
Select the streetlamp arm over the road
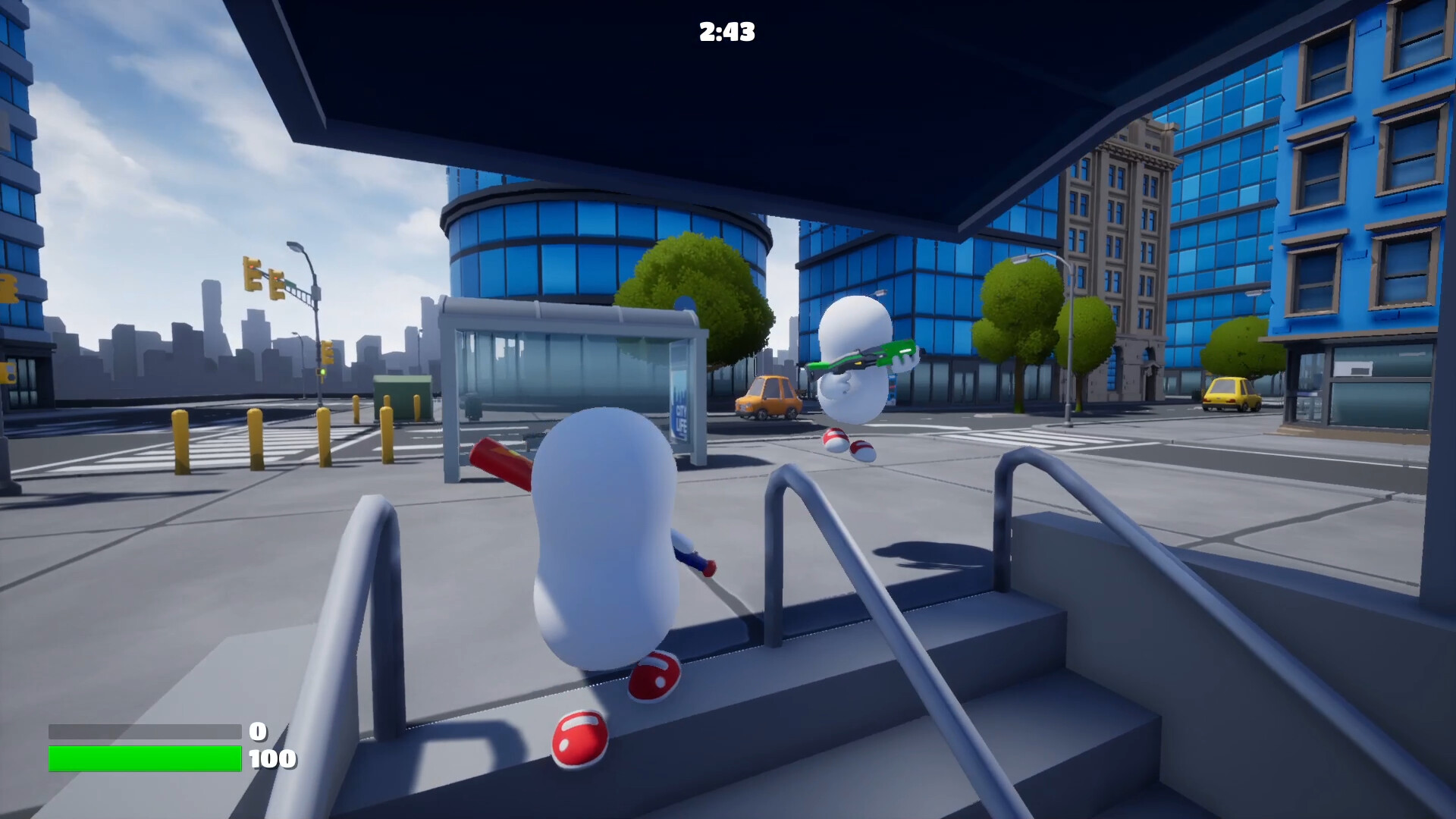[x=296, y=249]
